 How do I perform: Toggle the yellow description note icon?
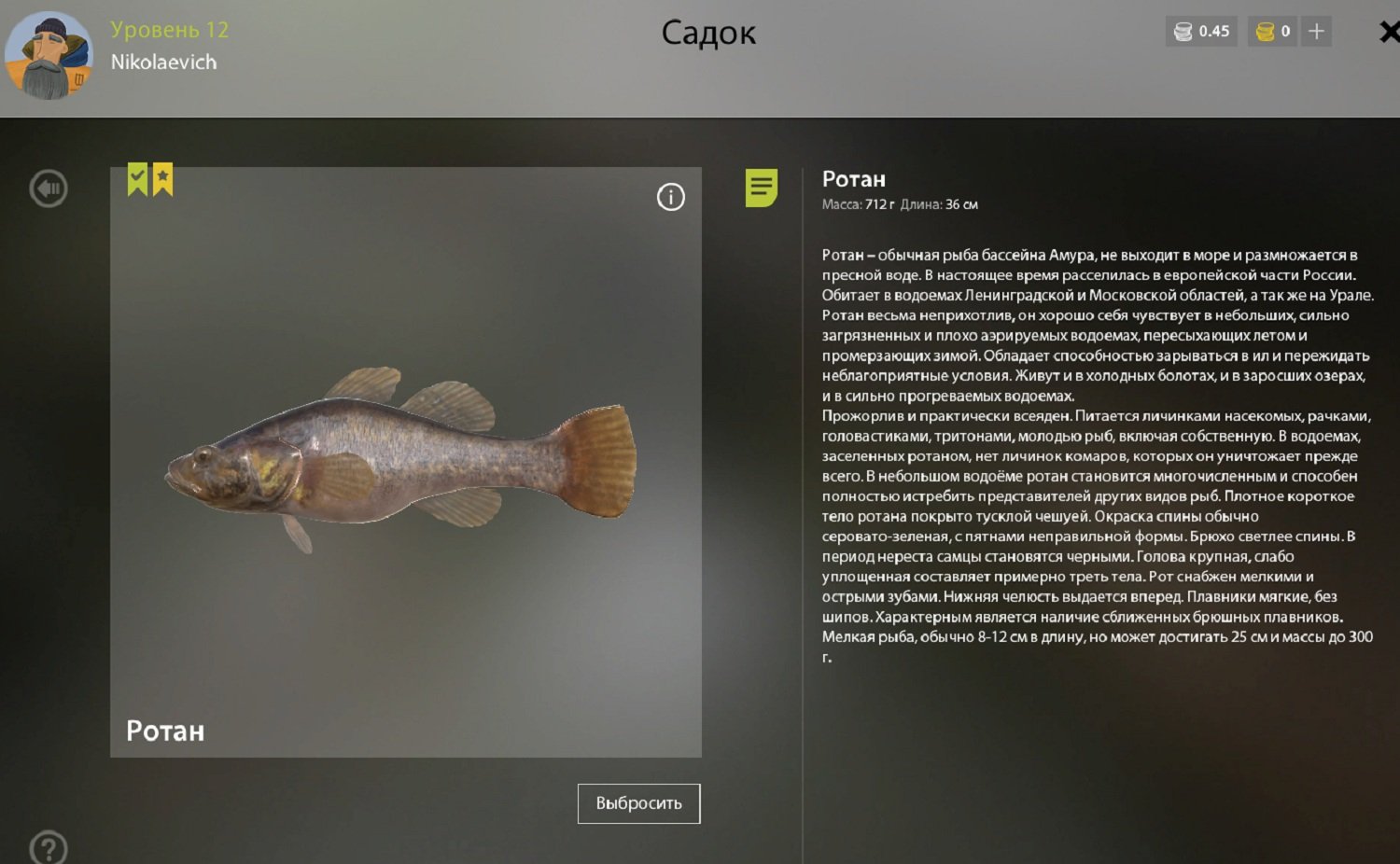click(x=762, y=188)
